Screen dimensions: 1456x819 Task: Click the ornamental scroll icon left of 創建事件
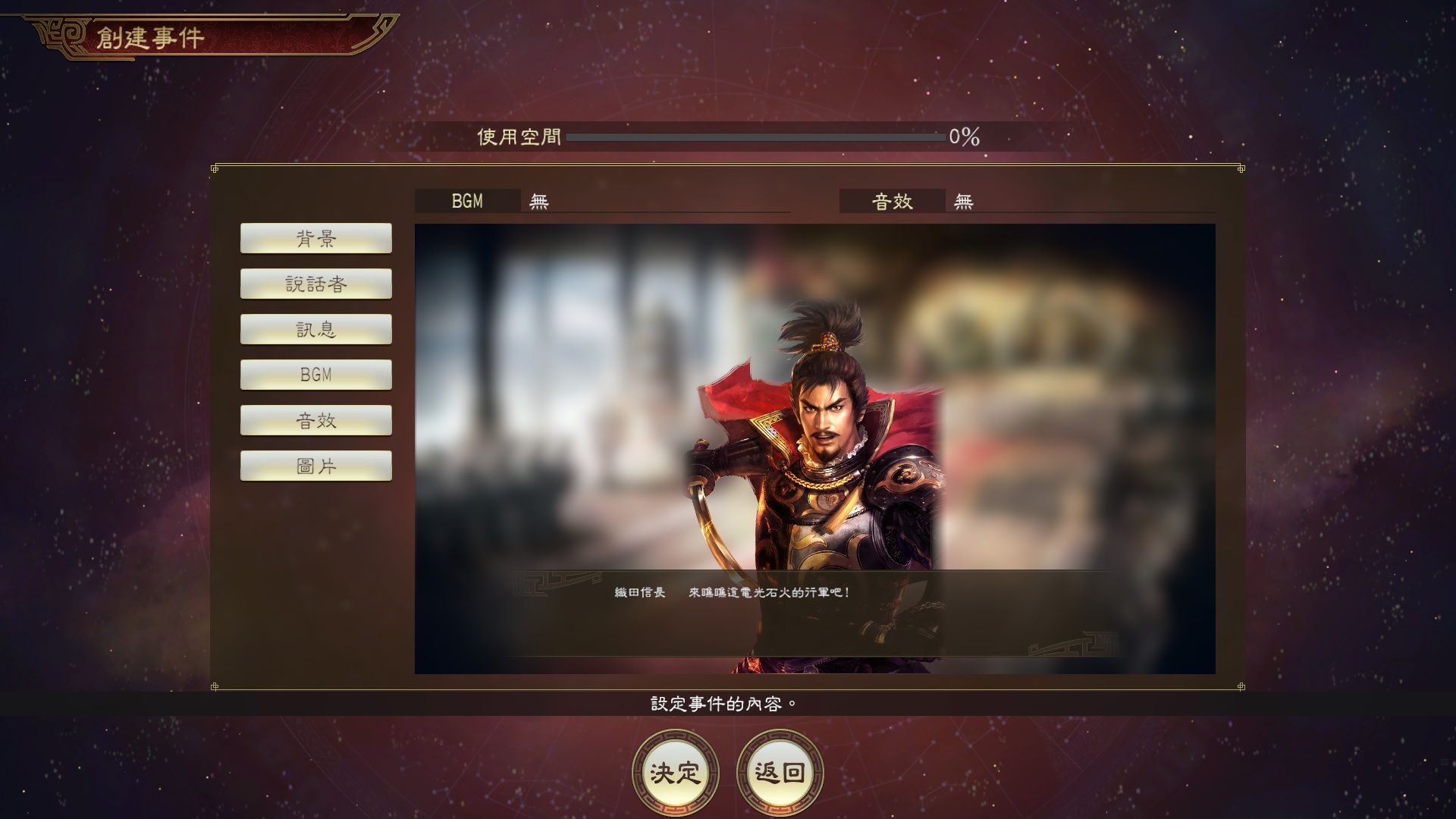[x=61, y=33]
